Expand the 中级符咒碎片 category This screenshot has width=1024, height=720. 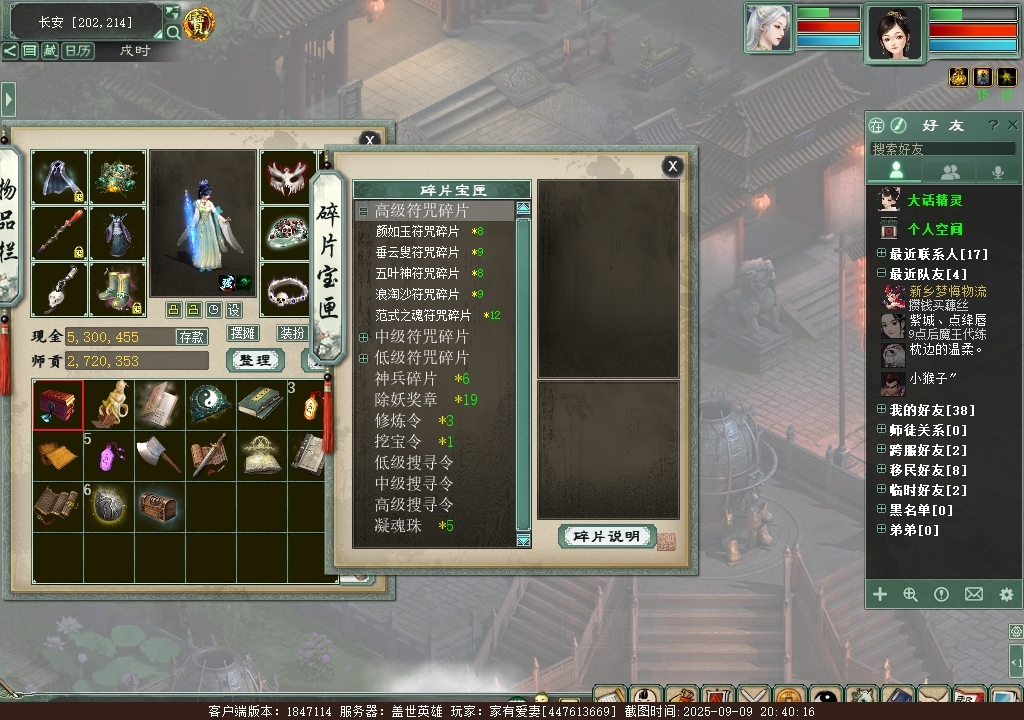(x=363, y=337)
